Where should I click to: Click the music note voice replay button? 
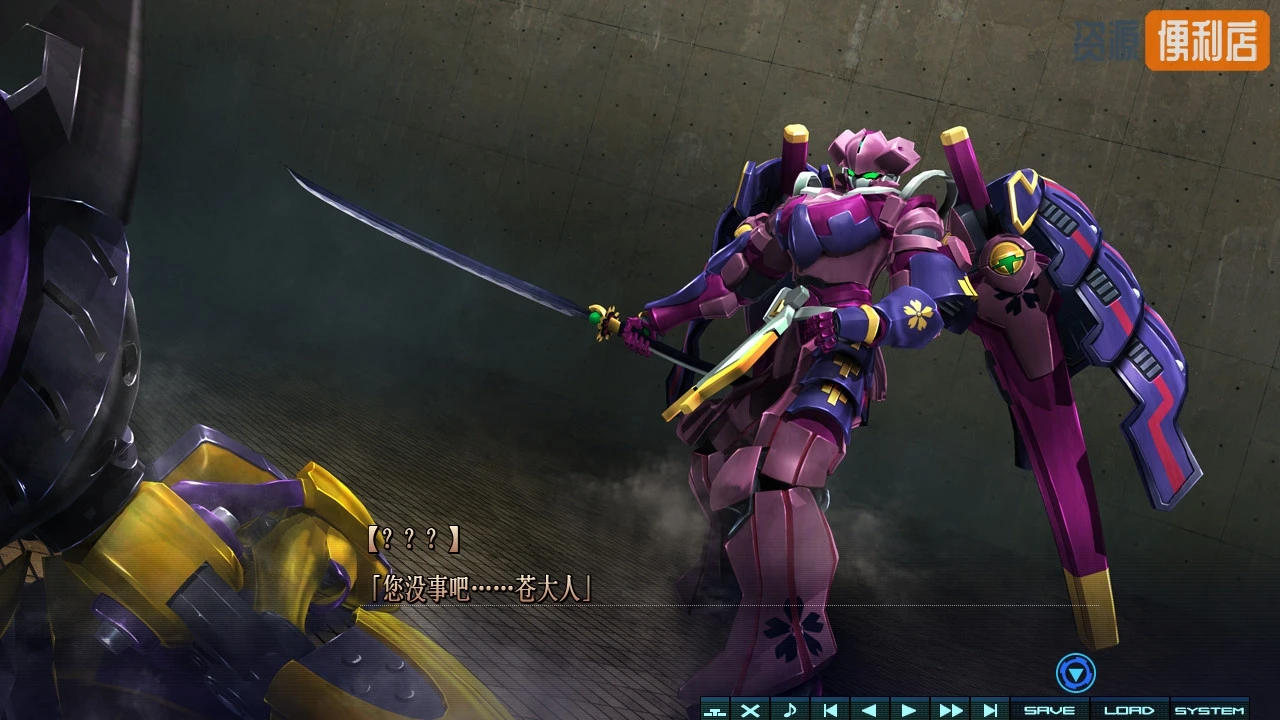coord(790,710)
